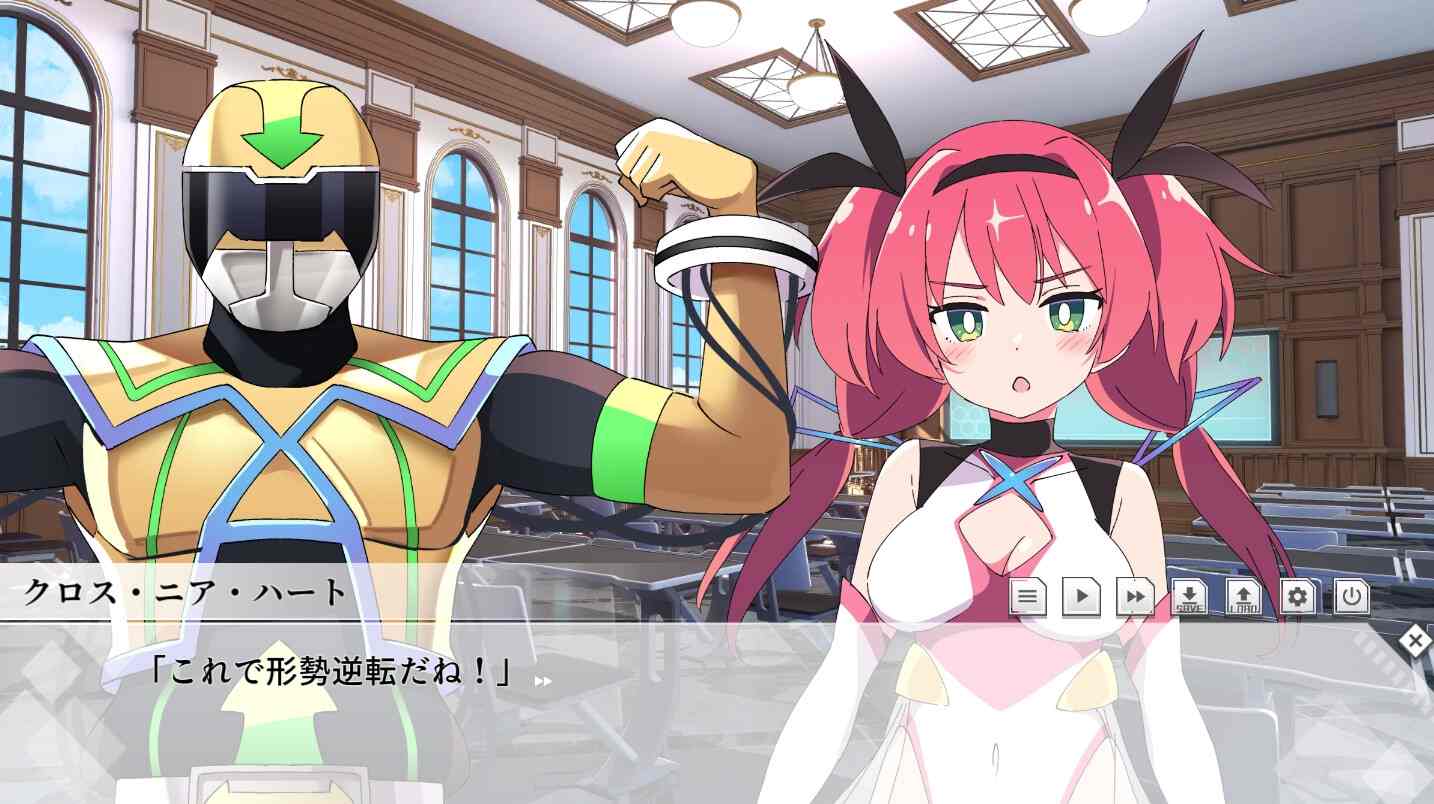Click the advance arrows beside the dialogue text
The width and height of the screenshot is (1434, 804).
tap(540, 680)
